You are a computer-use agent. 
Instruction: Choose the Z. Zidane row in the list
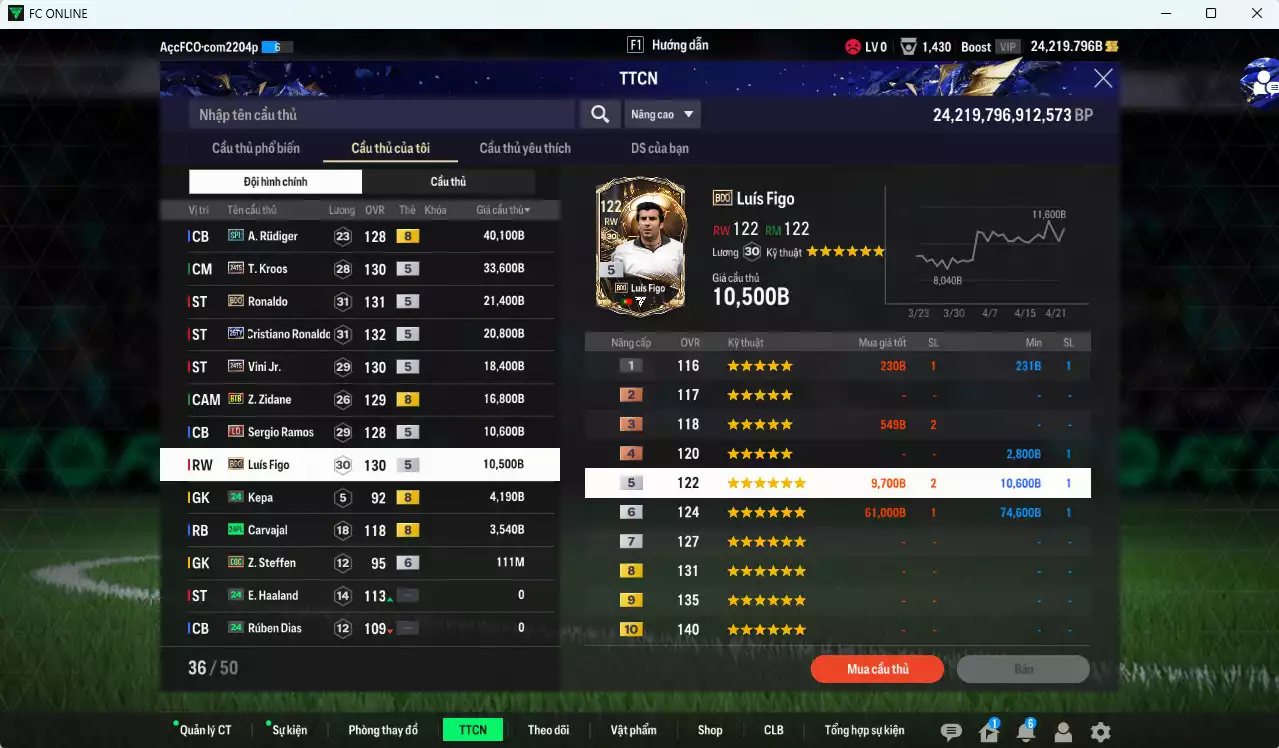point(360,399)
